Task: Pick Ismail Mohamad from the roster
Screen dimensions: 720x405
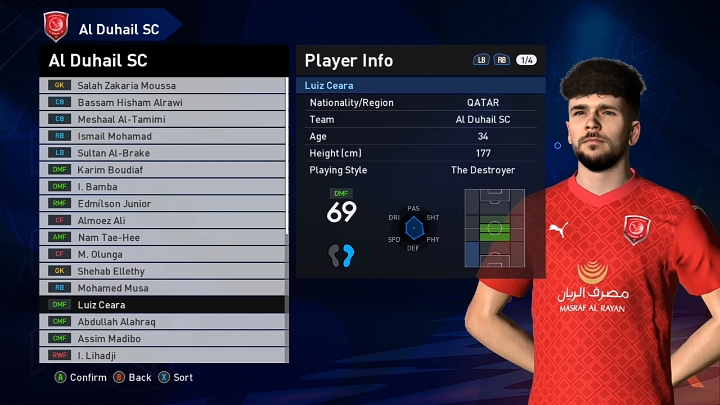Action: pyautogui.click(x=160, y=136)
